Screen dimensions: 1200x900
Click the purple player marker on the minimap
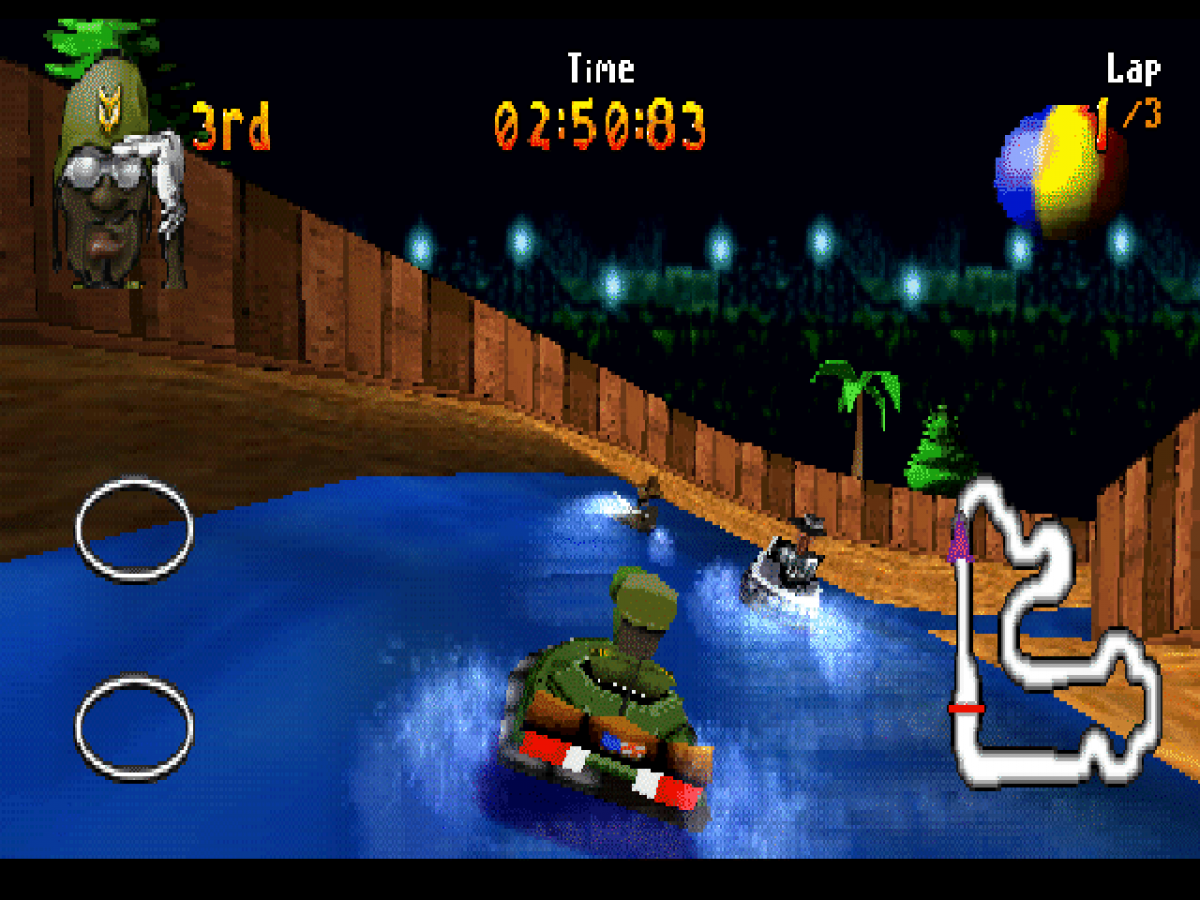(962, 540)
